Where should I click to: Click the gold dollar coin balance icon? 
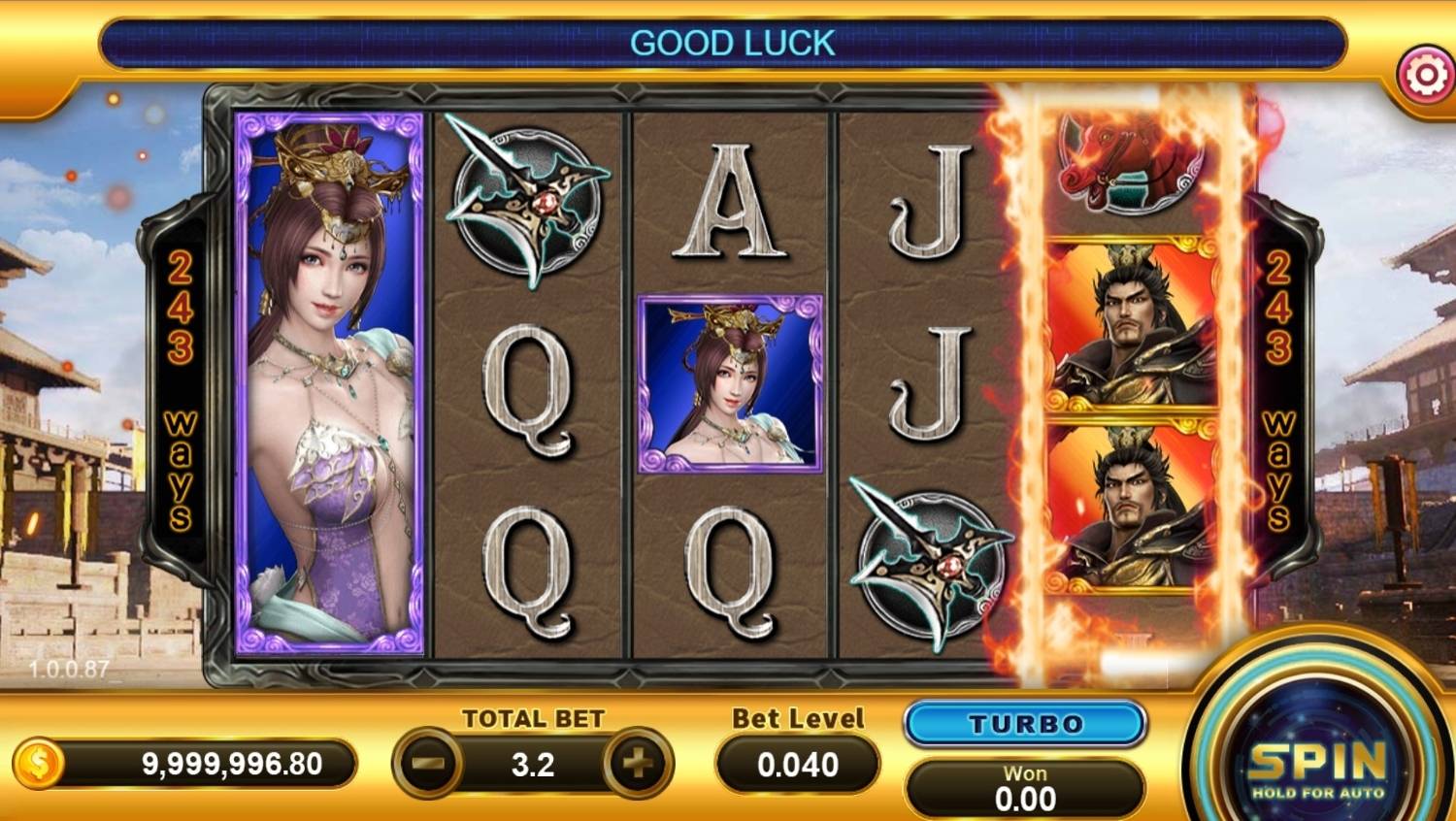[39, 762]
